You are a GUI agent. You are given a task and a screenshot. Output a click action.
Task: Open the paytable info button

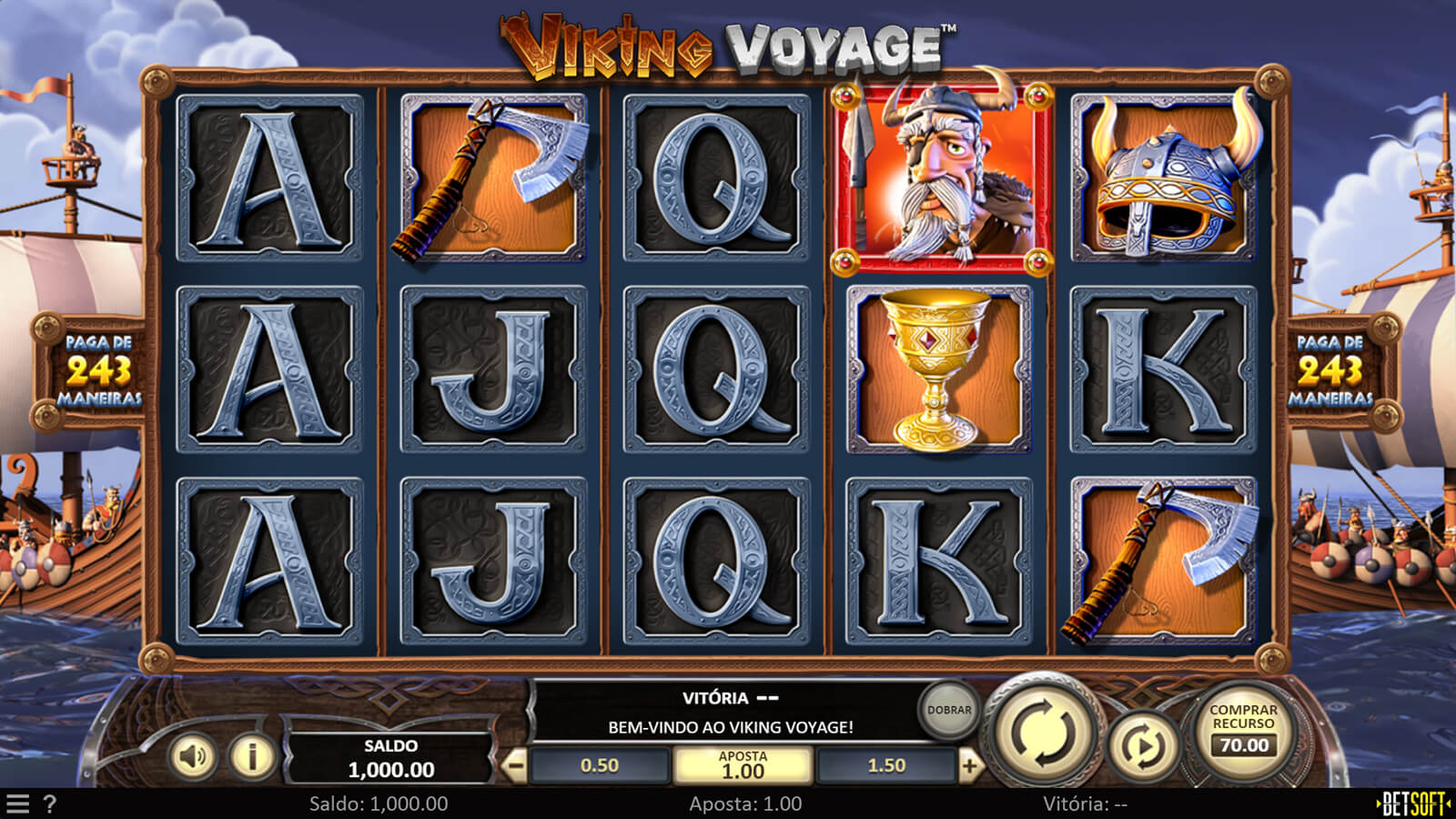[x=252, y=756]
